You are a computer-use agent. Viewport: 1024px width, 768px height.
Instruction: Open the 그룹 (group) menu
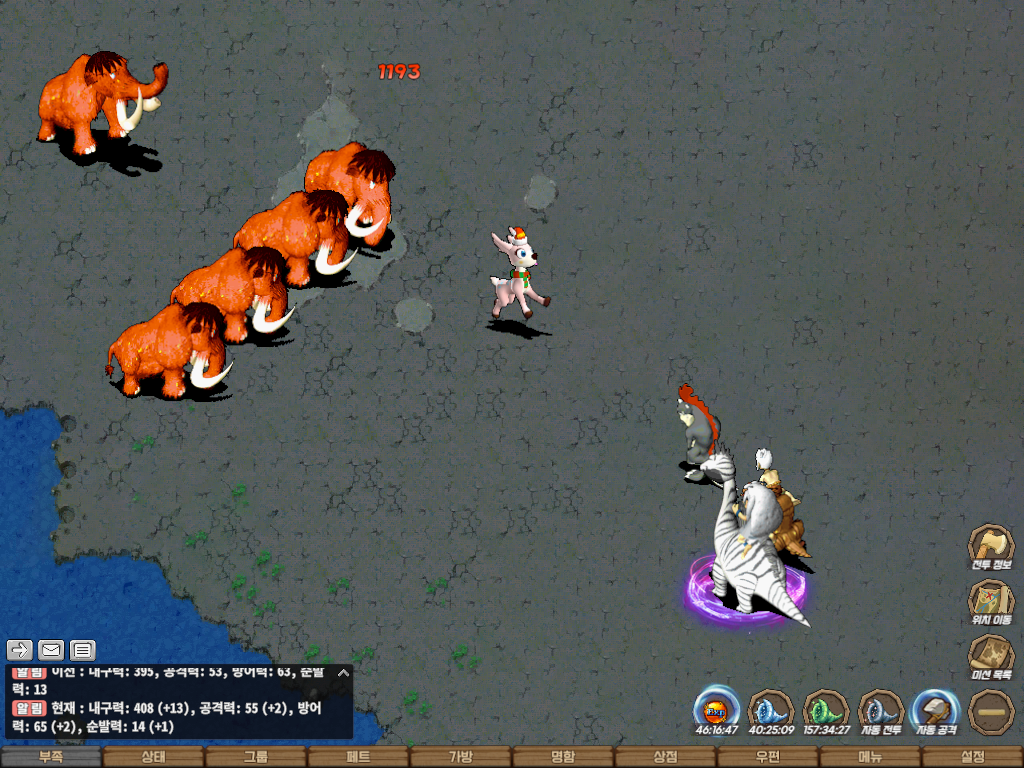click(x=256, y=757)
